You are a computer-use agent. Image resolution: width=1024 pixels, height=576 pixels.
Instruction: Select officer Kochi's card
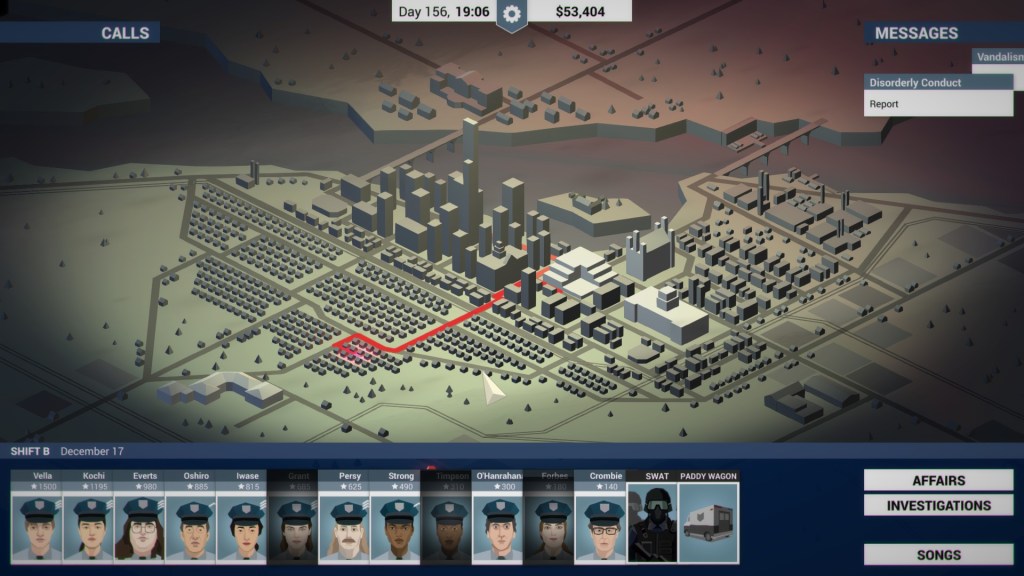[x=89, y=520]
